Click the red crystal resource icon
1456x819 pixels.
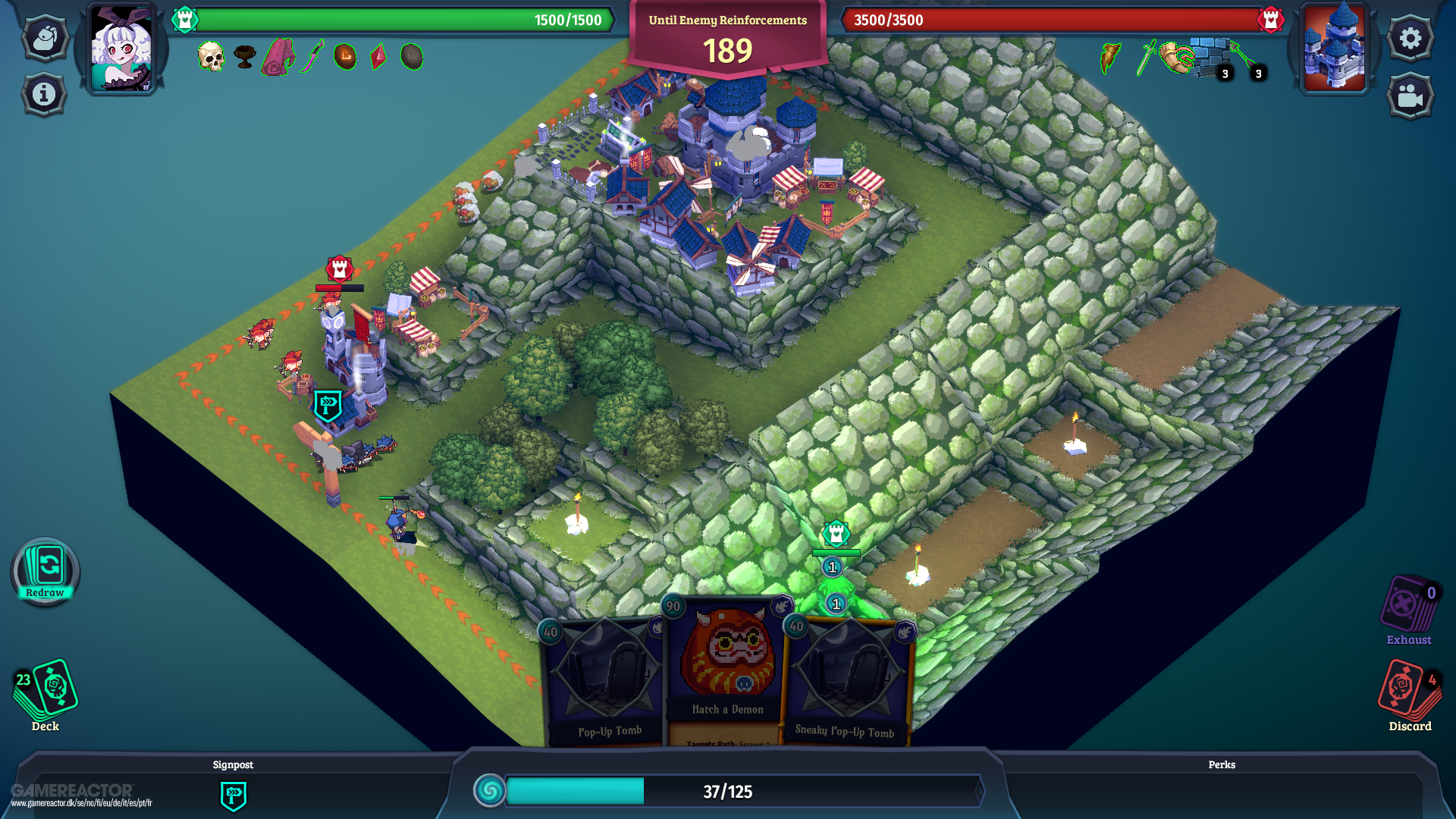pos(377,56)
